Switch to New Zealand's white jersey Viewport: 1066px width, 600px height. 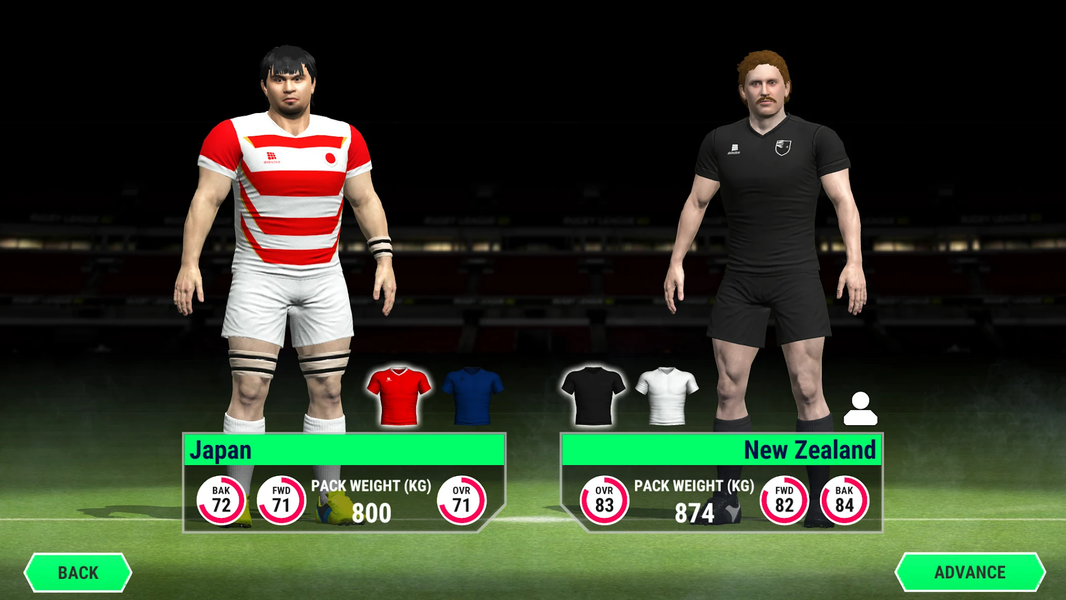tap(667, 395)
